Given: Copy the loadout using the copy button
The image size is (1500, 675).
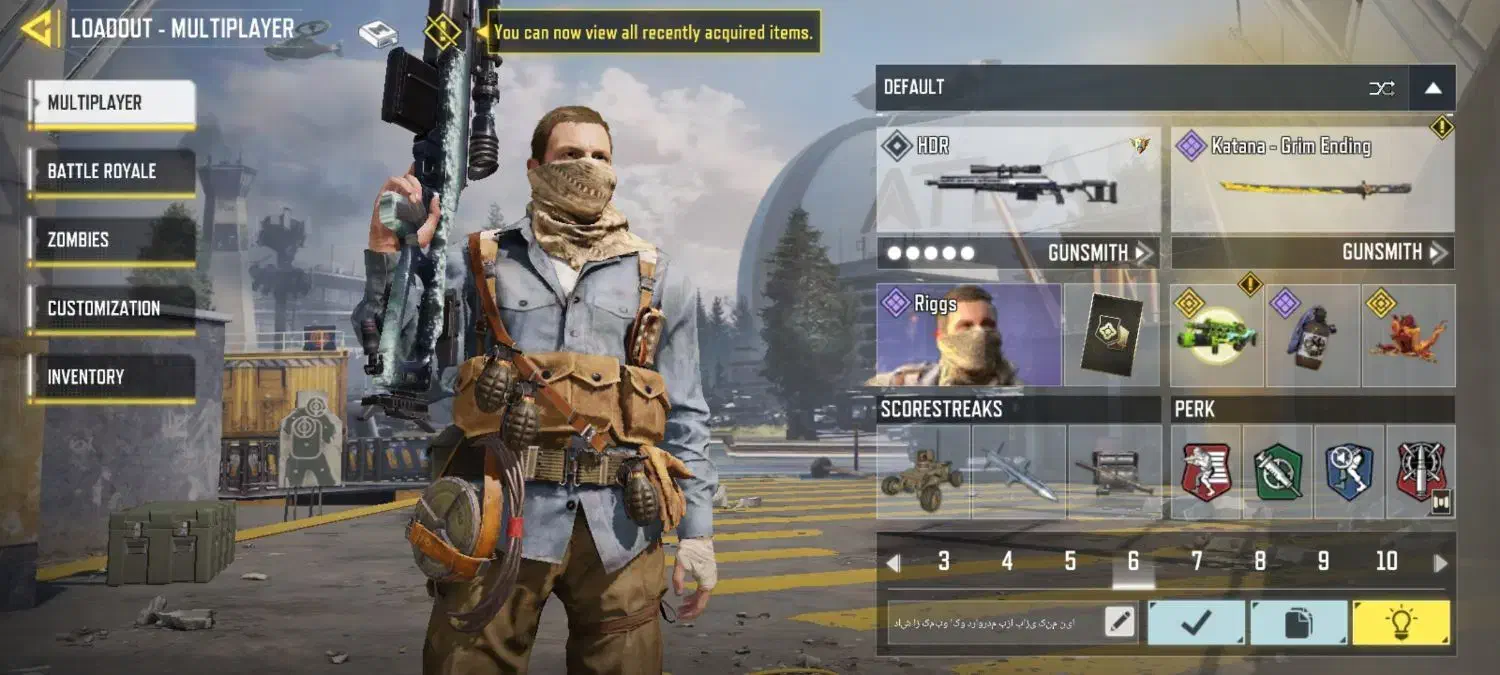Looking at the screenshot, I should (x=1298, y=622).
